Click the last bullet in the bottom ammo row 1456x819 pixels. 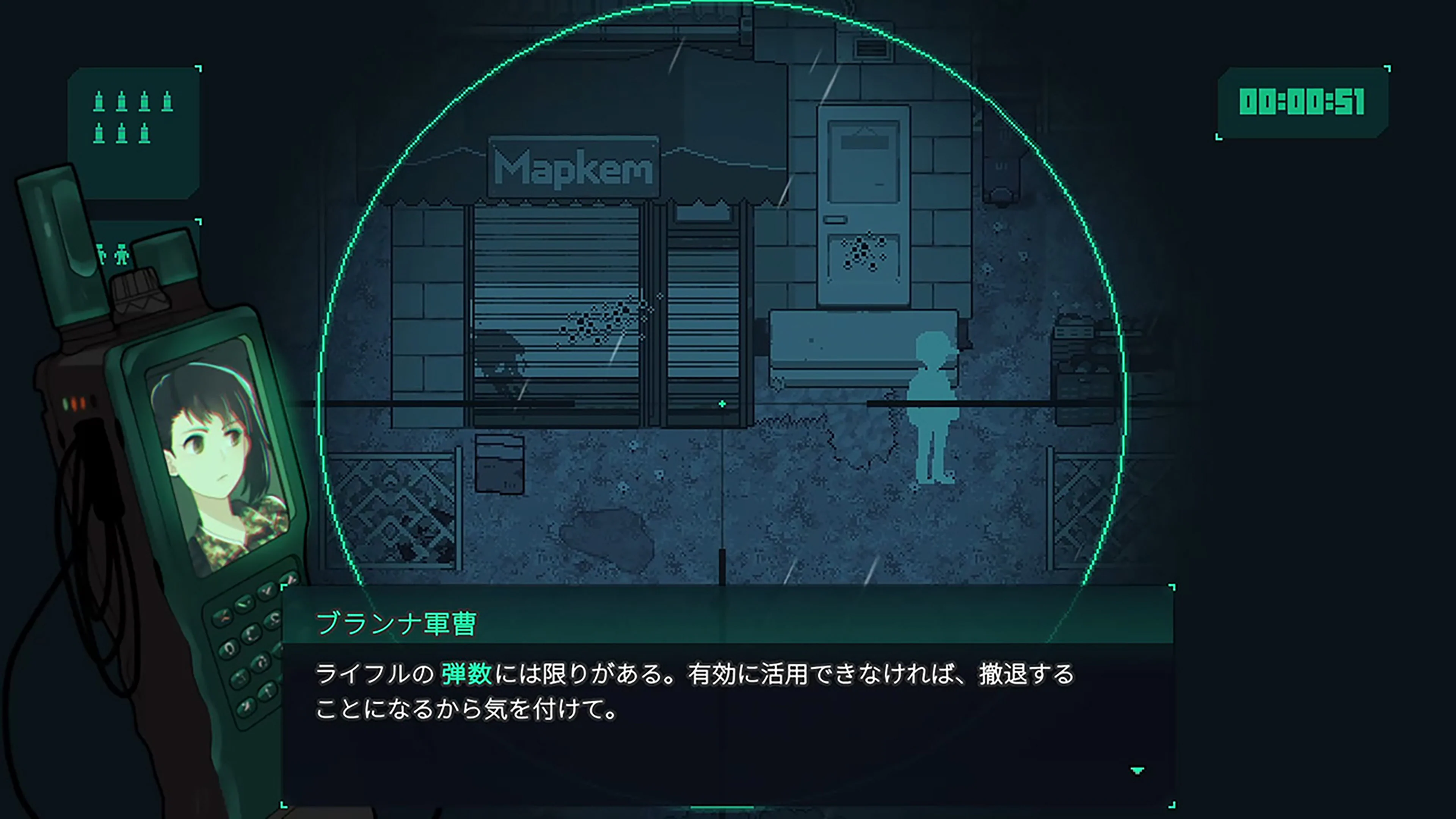145,133
